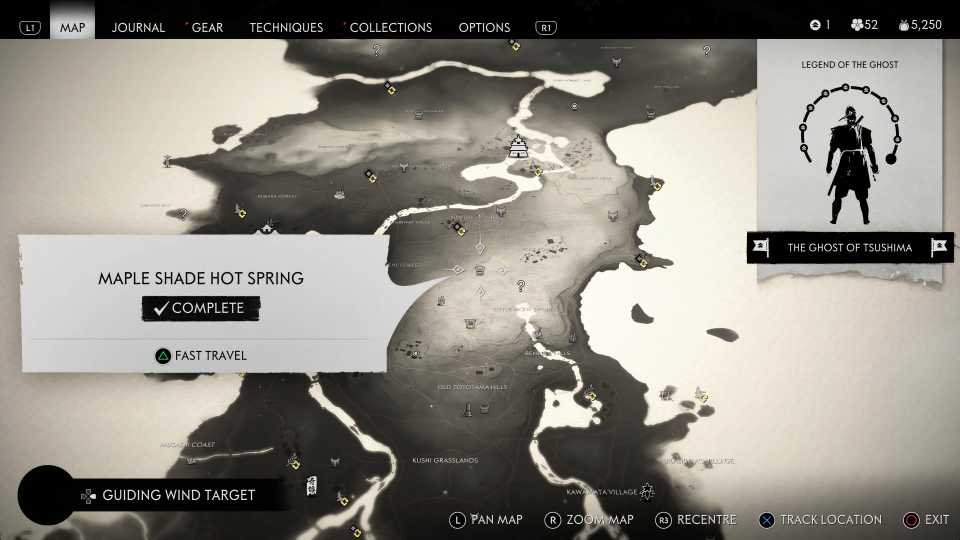Image resolution: width=960 pixels, height=540 pixels.
Task: Select the Map tab
Action: 73,27
